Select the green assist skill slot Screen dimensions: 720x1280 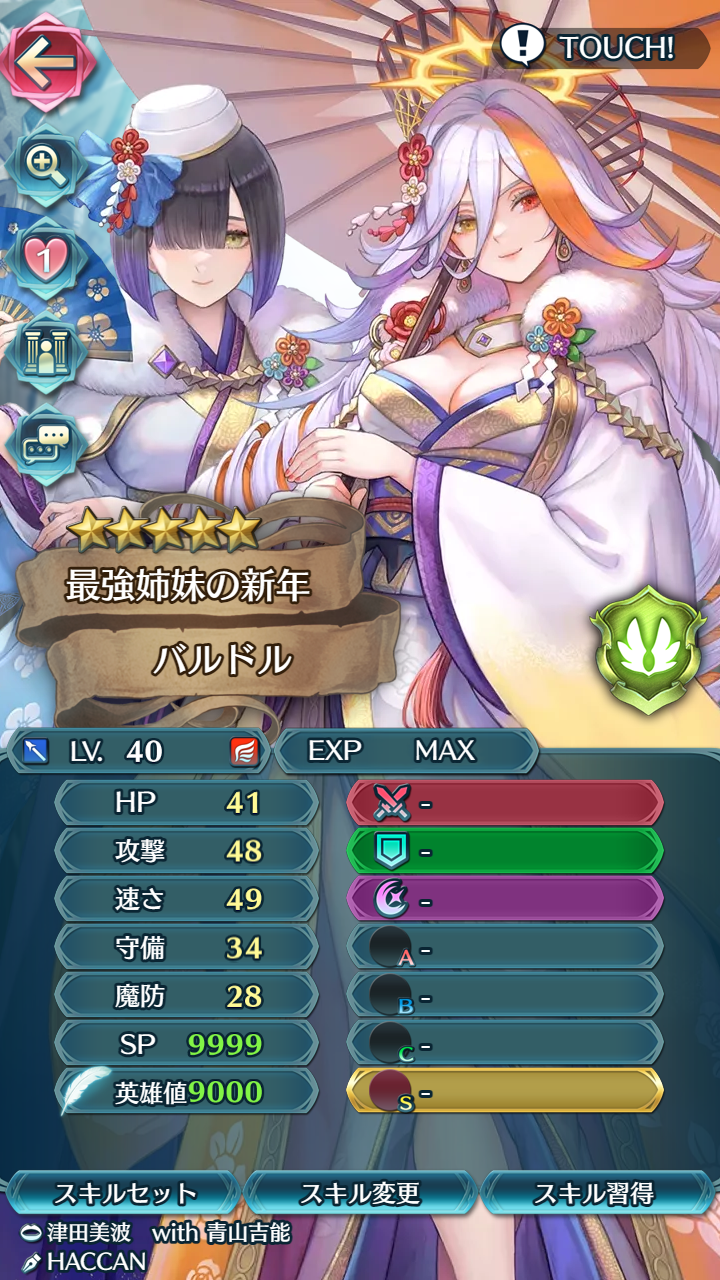tap(505, 851)
